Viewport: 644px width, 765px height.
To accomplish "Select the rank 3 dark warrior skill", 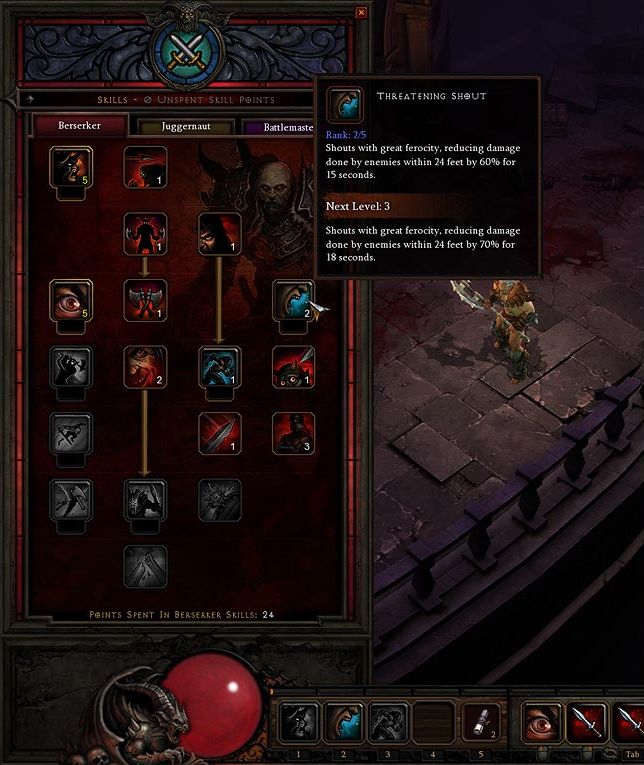I will click(x=293, y=434).
